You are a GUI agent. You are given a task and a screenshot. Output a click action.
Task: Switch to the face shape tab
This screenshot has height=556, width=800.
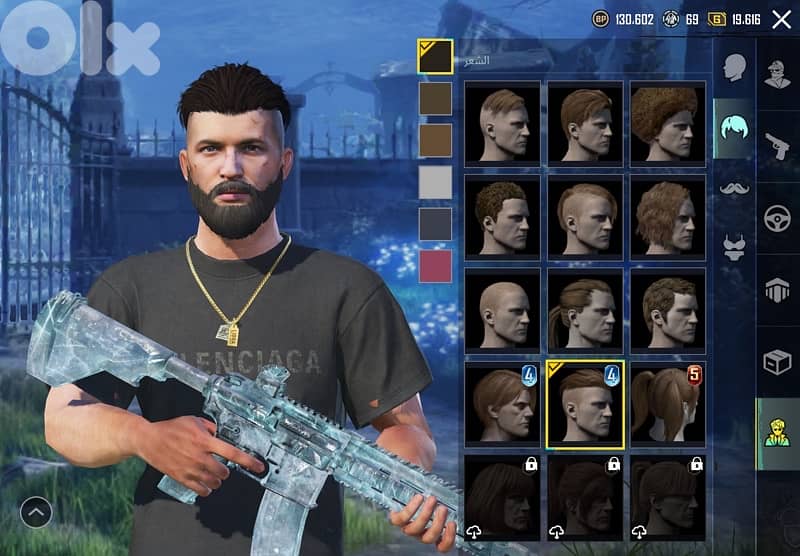coord(734,67)
